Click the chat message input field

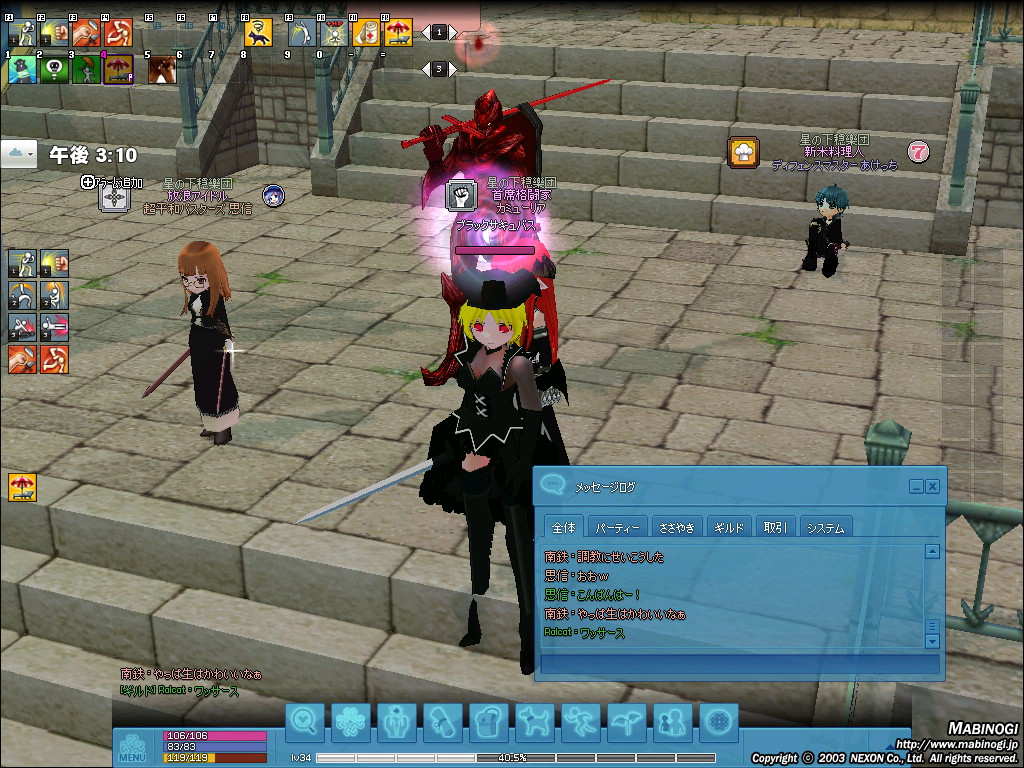[x=739, y=663]
